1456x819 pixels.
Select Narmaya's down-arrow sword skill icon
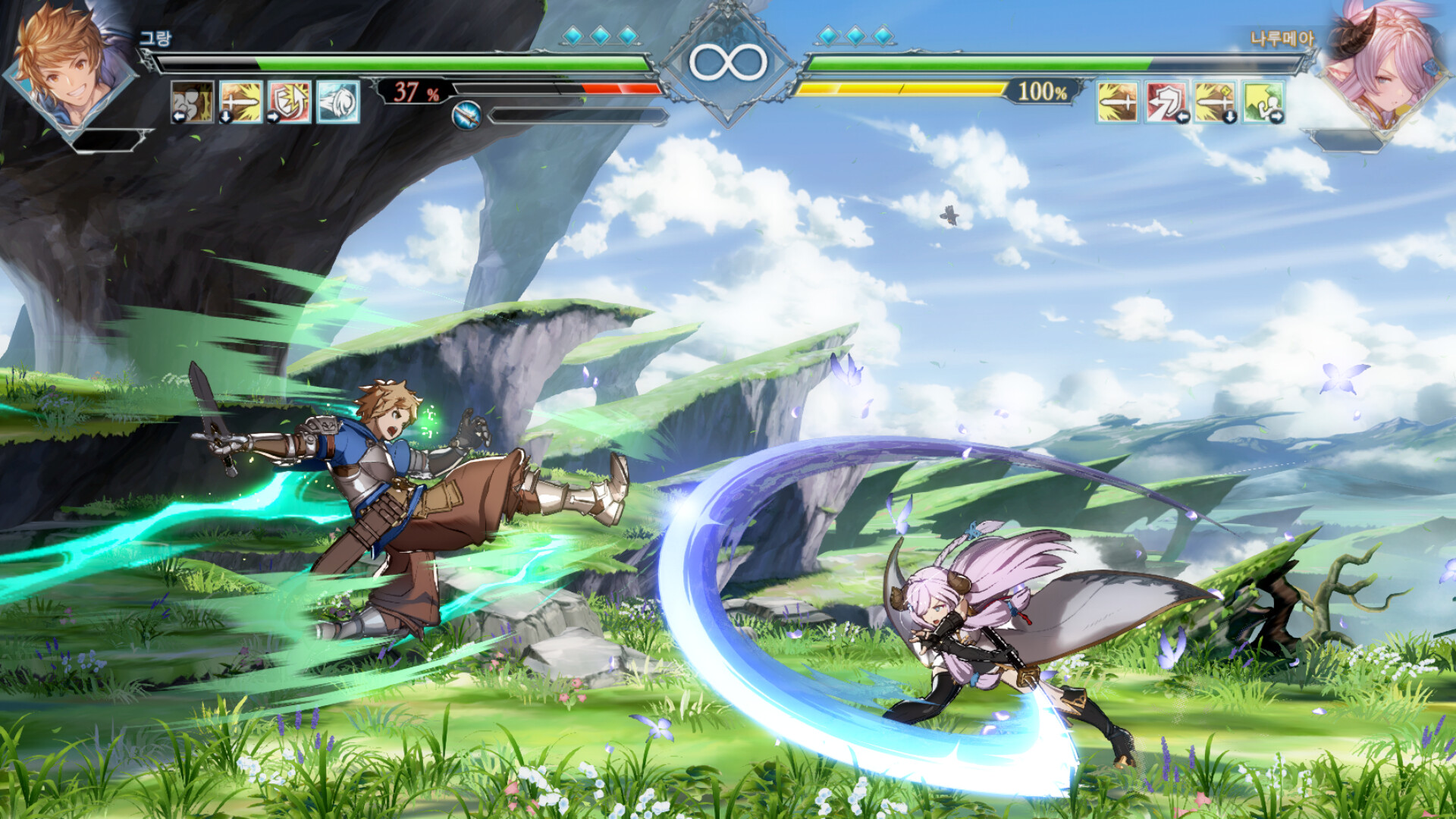tap(1214, 102)
